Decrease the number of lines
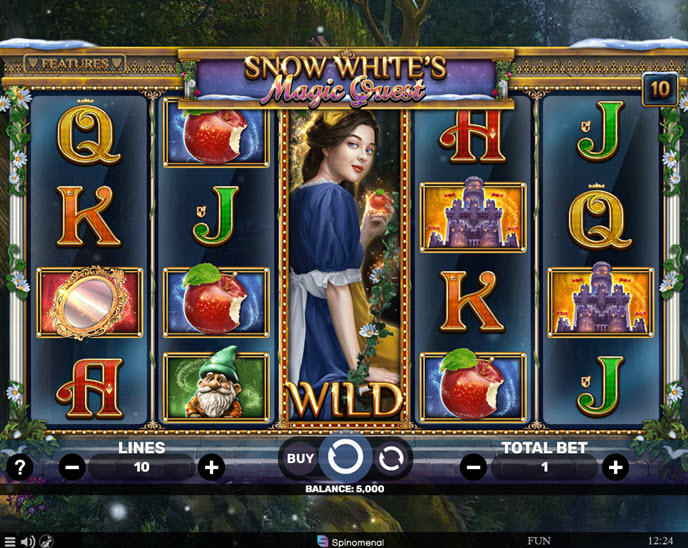Image resolution: width=688 pixels, height=548 pixels. pyautogui.click(x=72, y=466)
